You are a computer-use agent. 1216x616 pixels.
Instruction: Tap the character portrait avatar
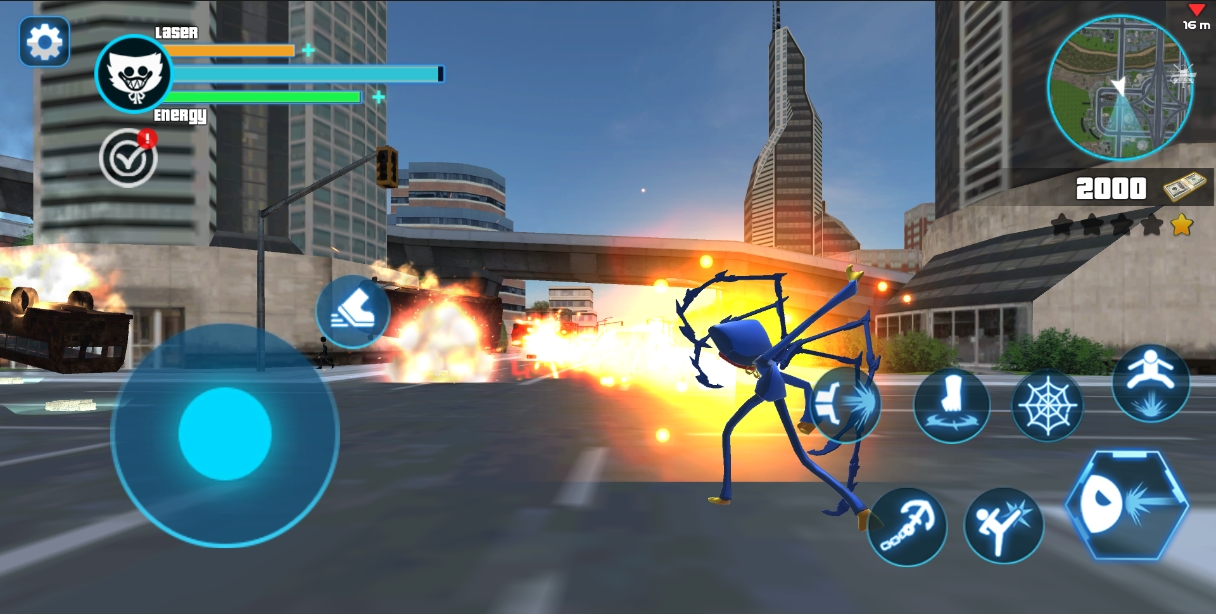point(133,73)
